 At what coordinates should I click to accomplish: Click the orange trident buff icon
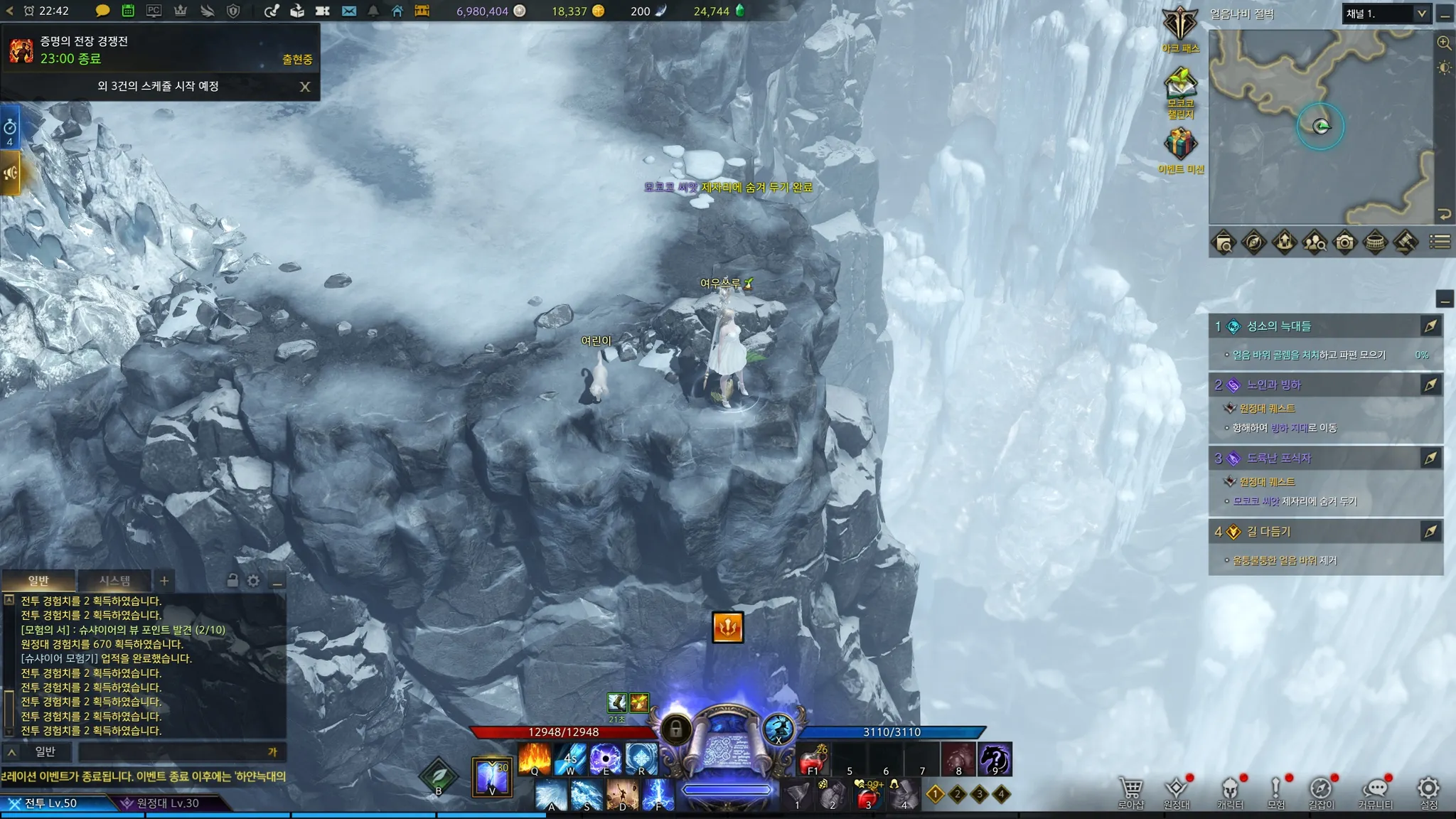tap(727, 627)
